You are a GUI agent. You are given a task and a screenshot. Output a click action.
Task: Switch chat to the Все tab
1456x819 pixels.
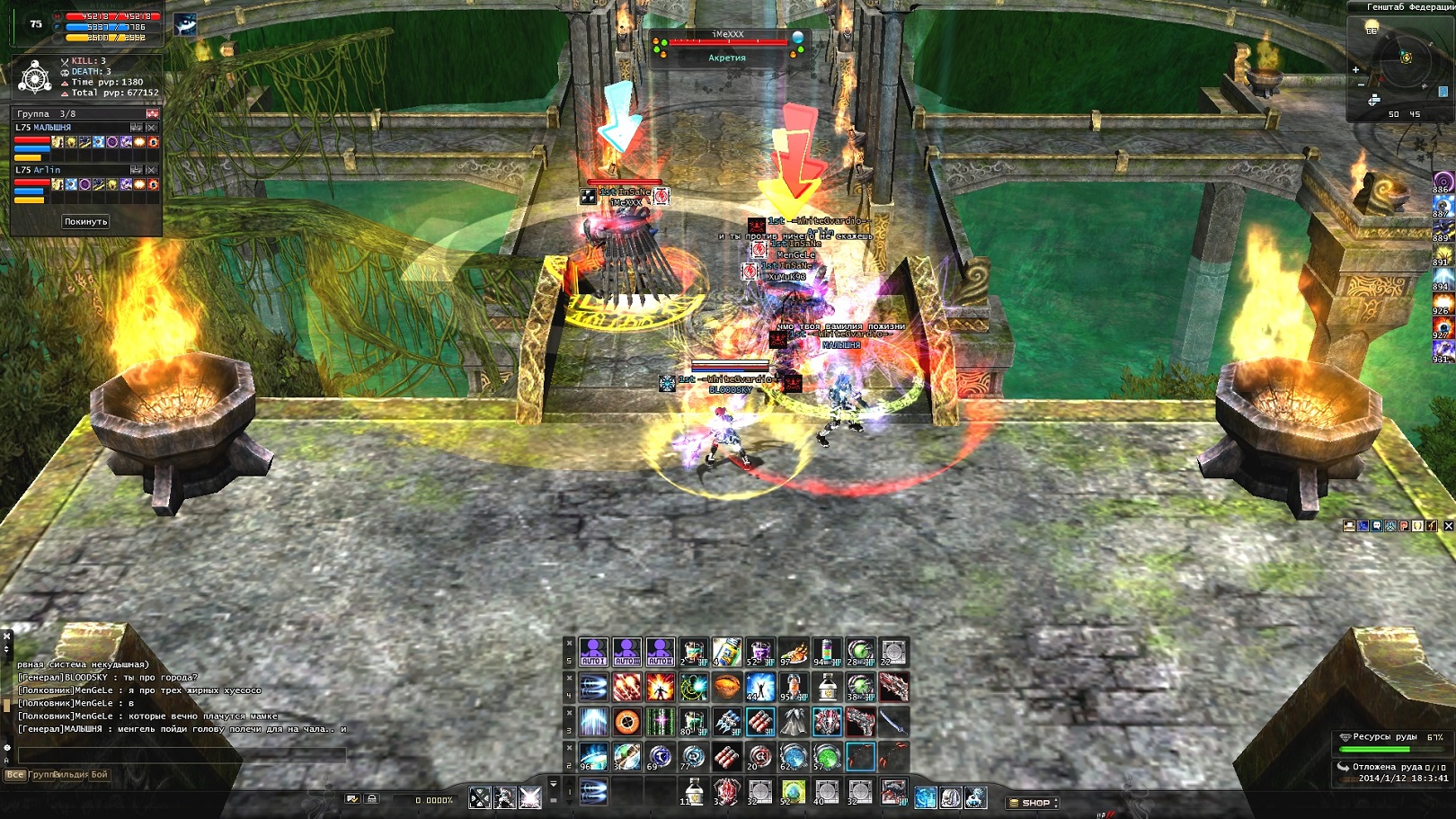(x=14, y=774)
